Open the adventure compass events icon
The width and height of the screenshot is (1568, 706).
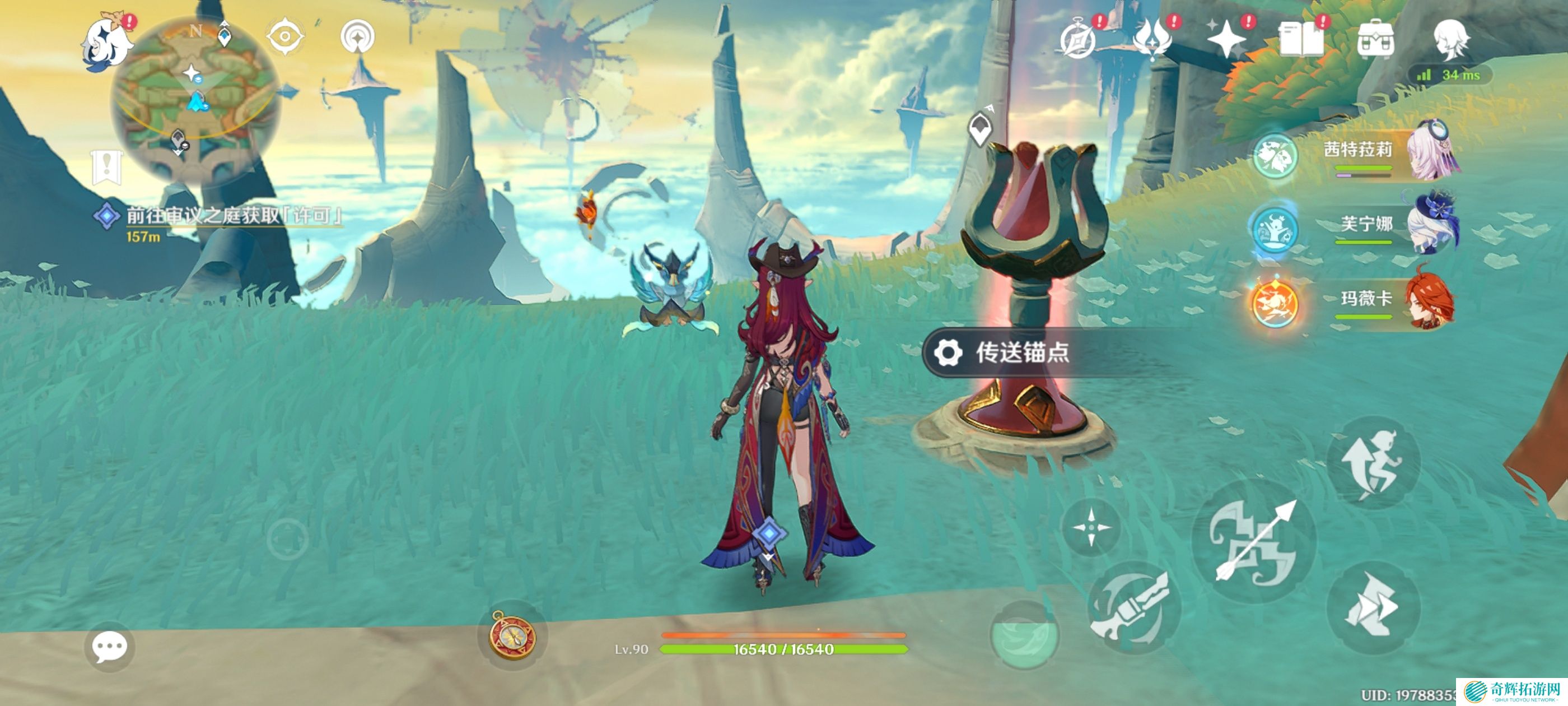coord(1078,40)
